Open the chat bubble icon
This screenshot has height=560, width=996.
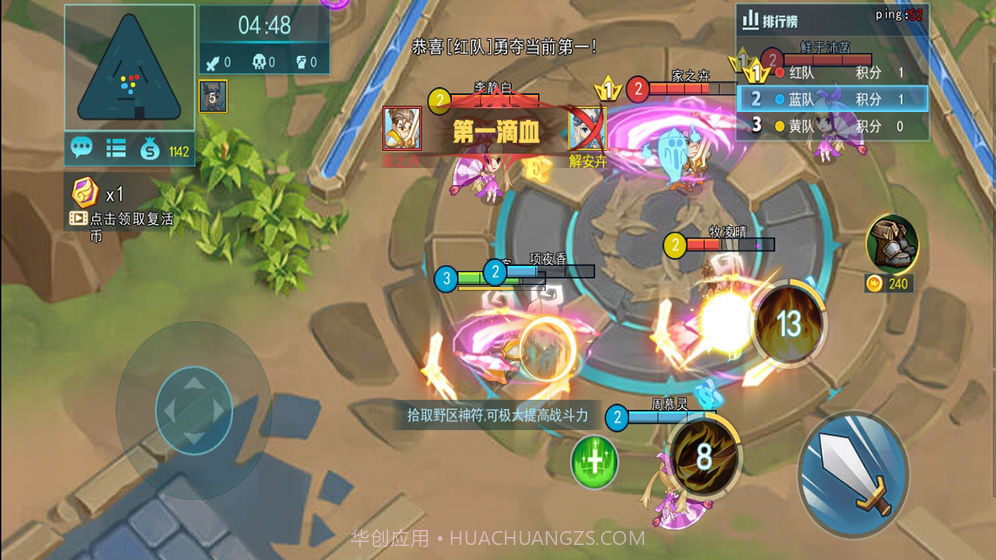82,149
